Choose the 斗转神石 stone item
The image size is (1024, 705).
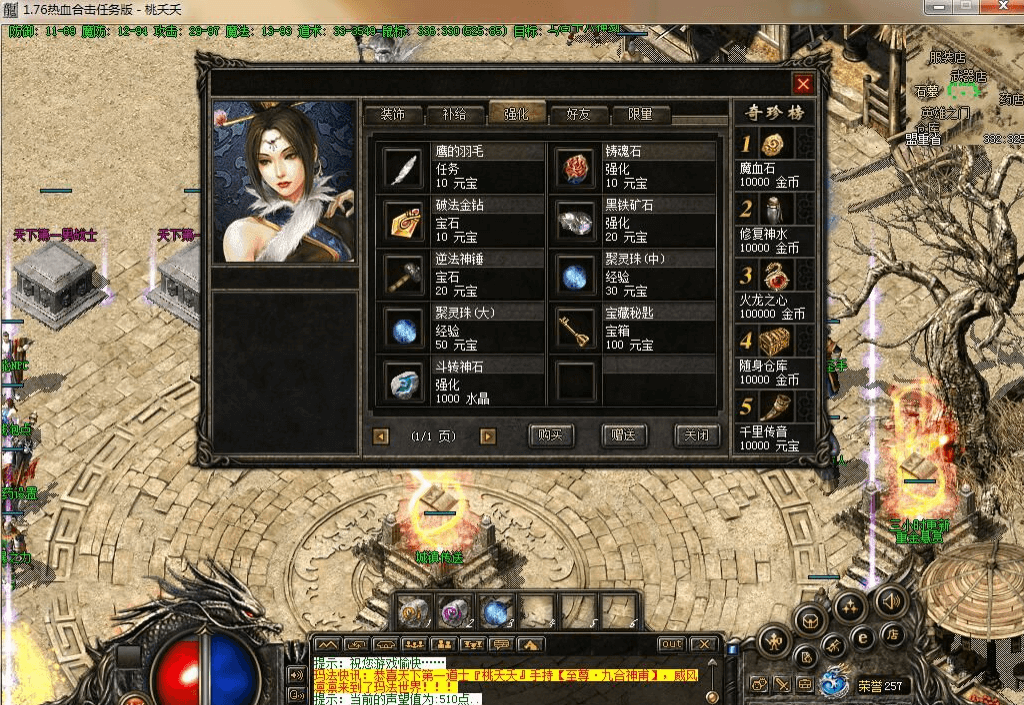[404, 382]
